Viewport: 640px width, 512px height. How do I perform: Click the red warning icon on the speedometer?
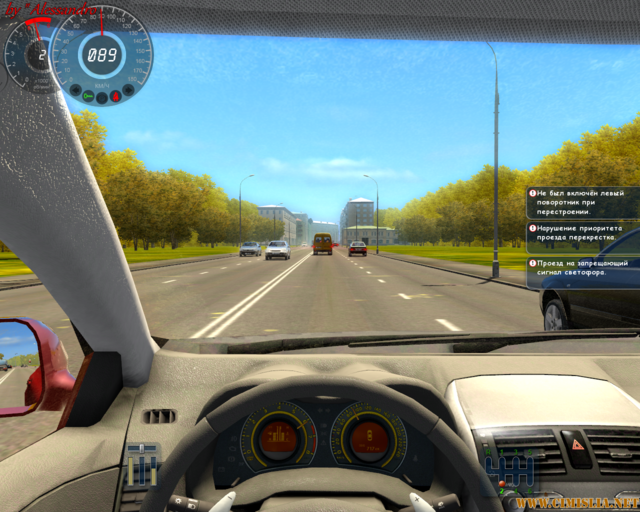click(116, 97)
